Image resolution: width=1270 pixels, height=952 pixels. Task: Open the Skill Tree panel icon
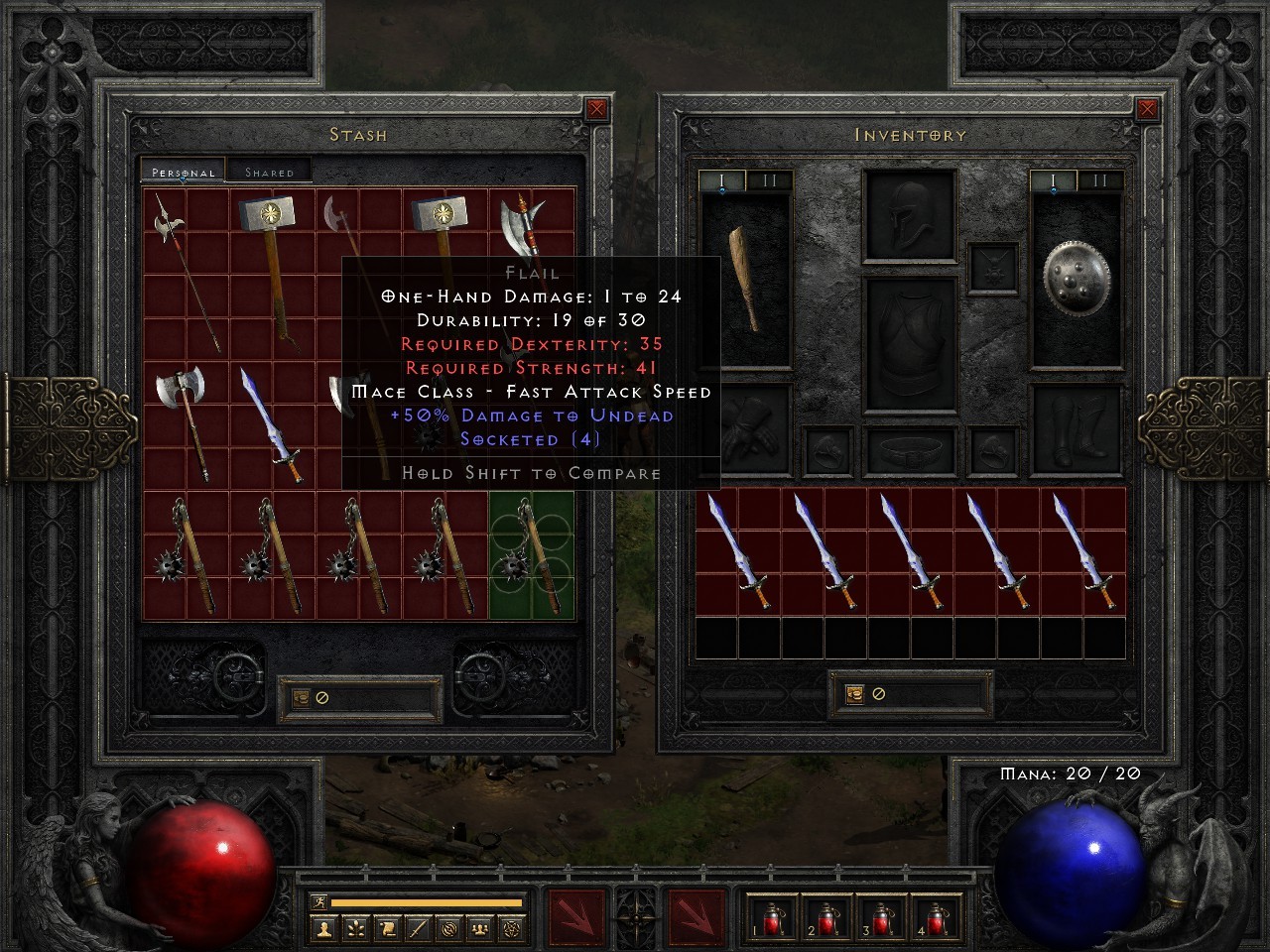[354, 930]
